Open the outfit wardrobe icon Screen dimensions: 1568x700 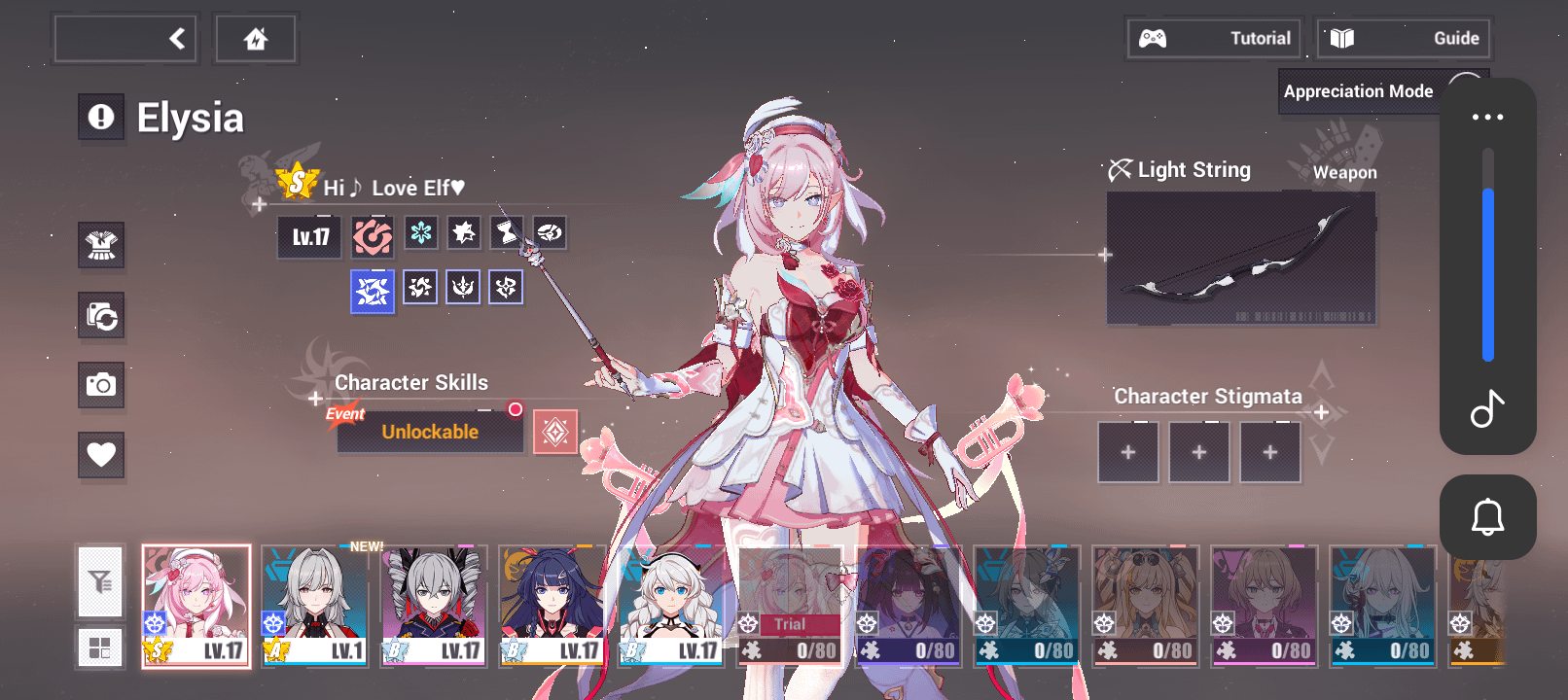click(101, 245)
